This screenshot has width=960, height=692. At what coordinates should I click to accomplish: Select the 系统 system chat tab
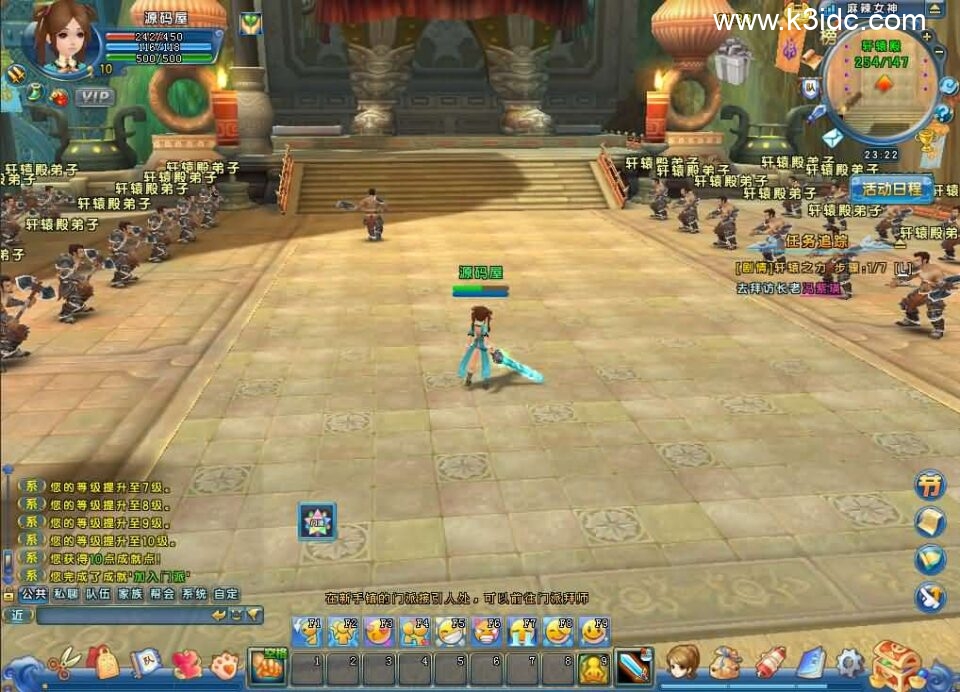coord(194,593)
